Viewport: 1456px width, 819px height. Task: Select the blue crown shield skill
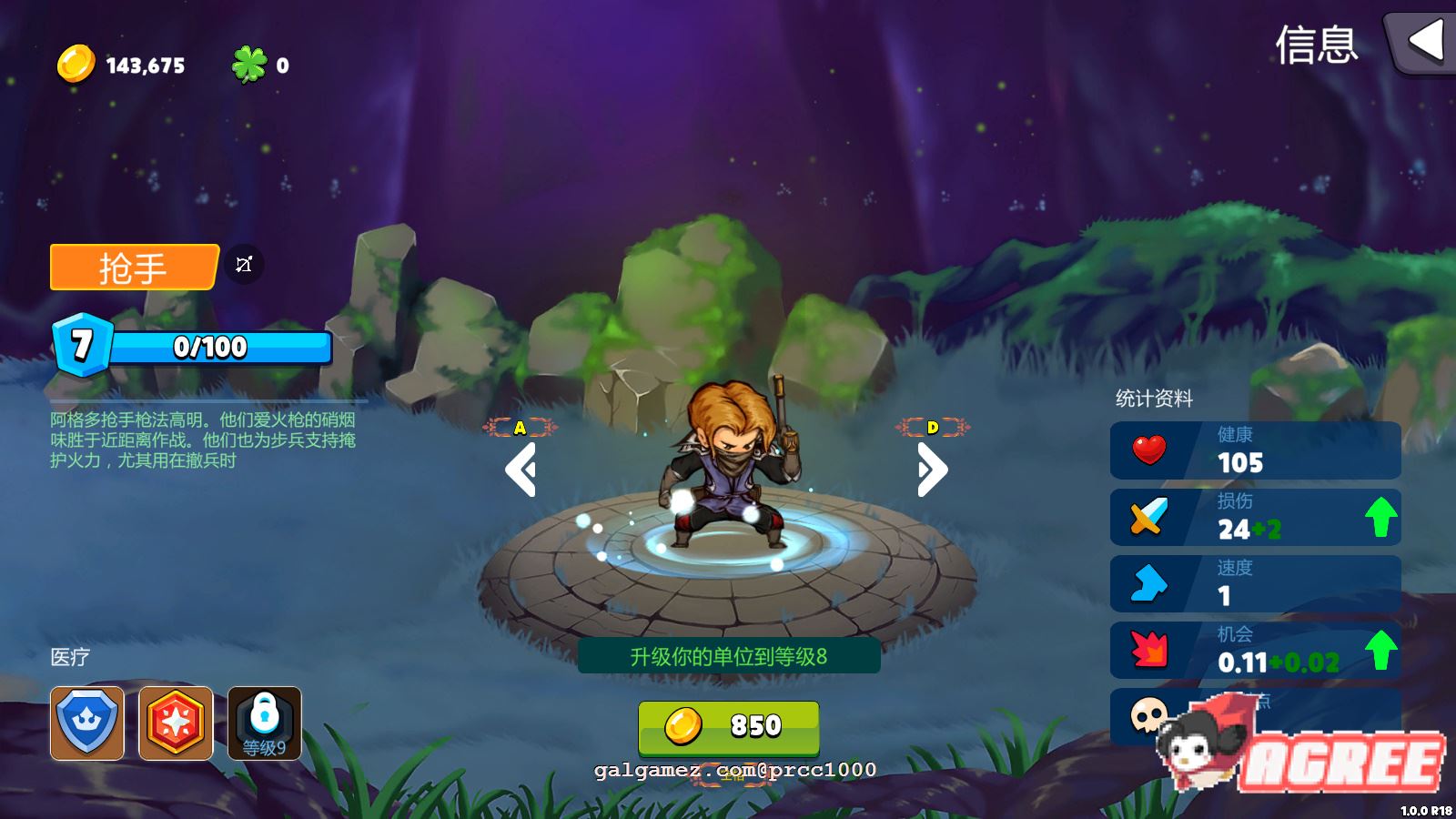coord(87,723)
